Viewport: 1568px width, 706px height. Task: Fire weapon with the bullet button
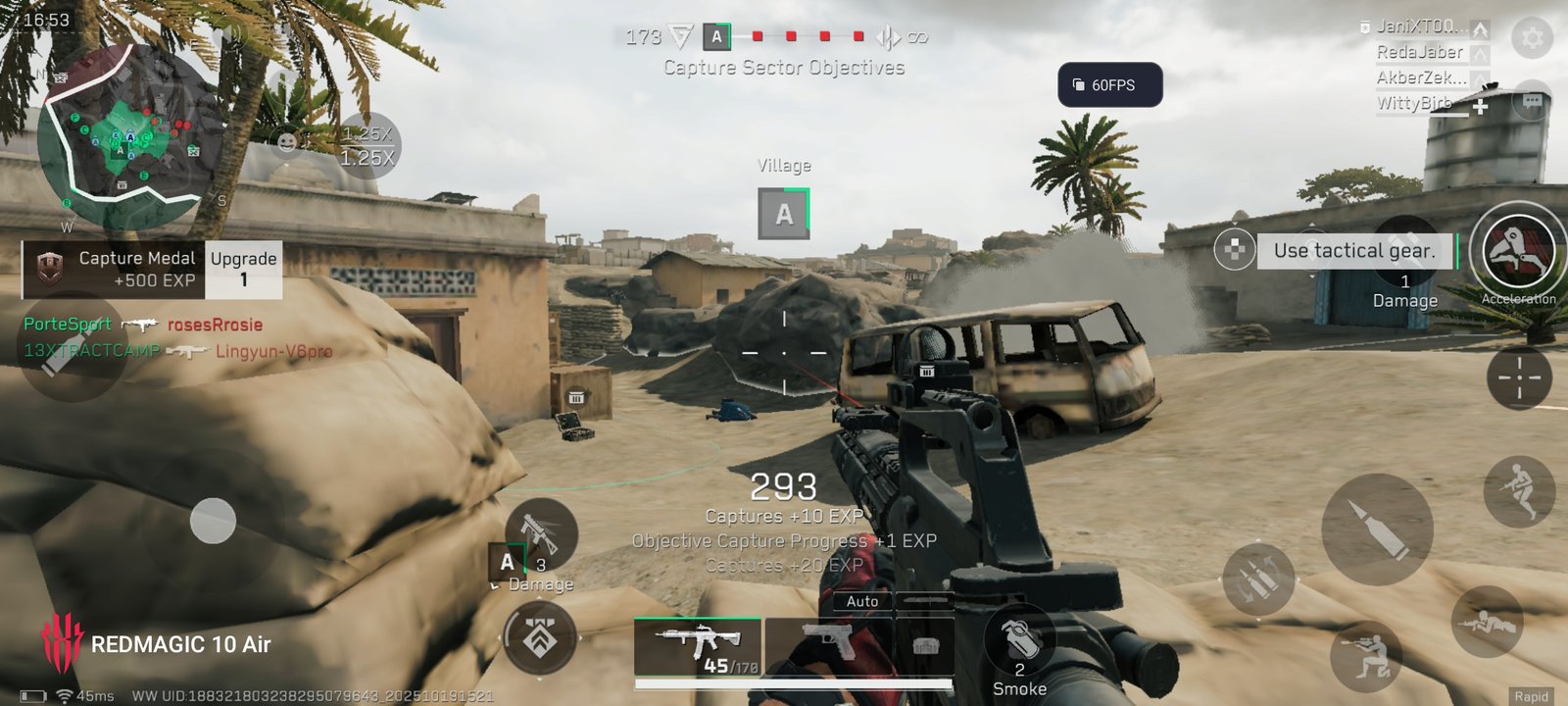[x=1377, y=528]
